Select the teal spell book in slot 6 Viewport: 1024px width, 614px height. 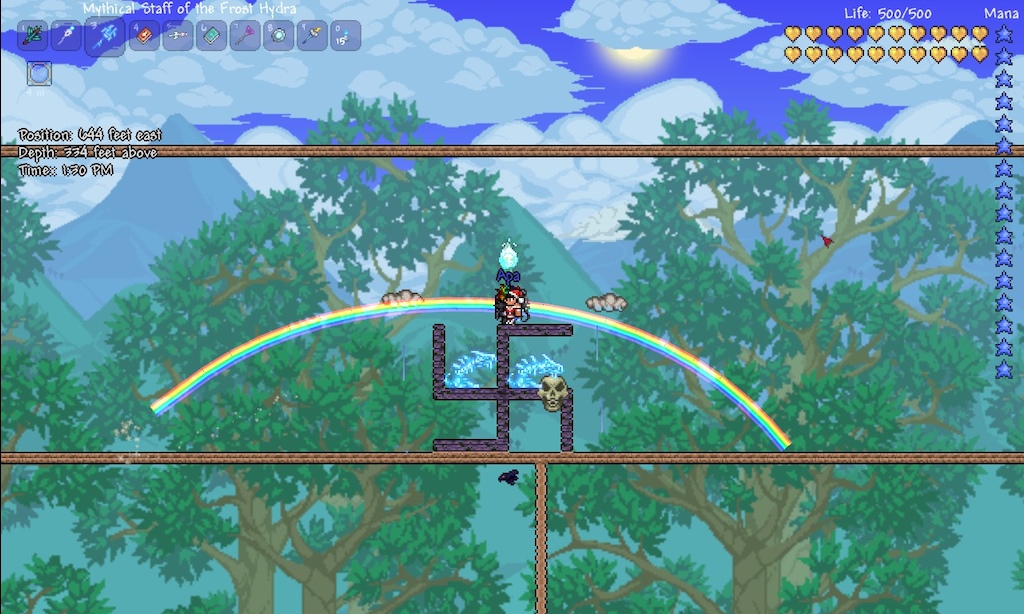[212, 36]
